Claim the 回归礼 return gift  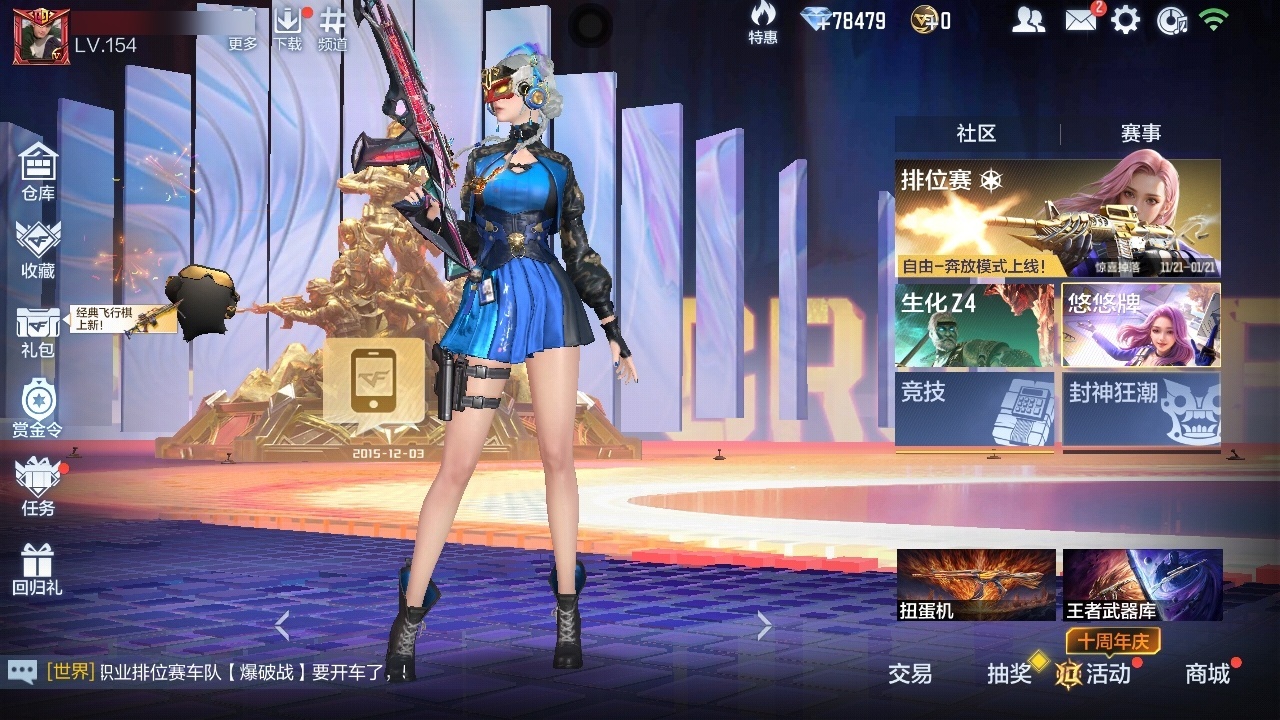(38, 568)
